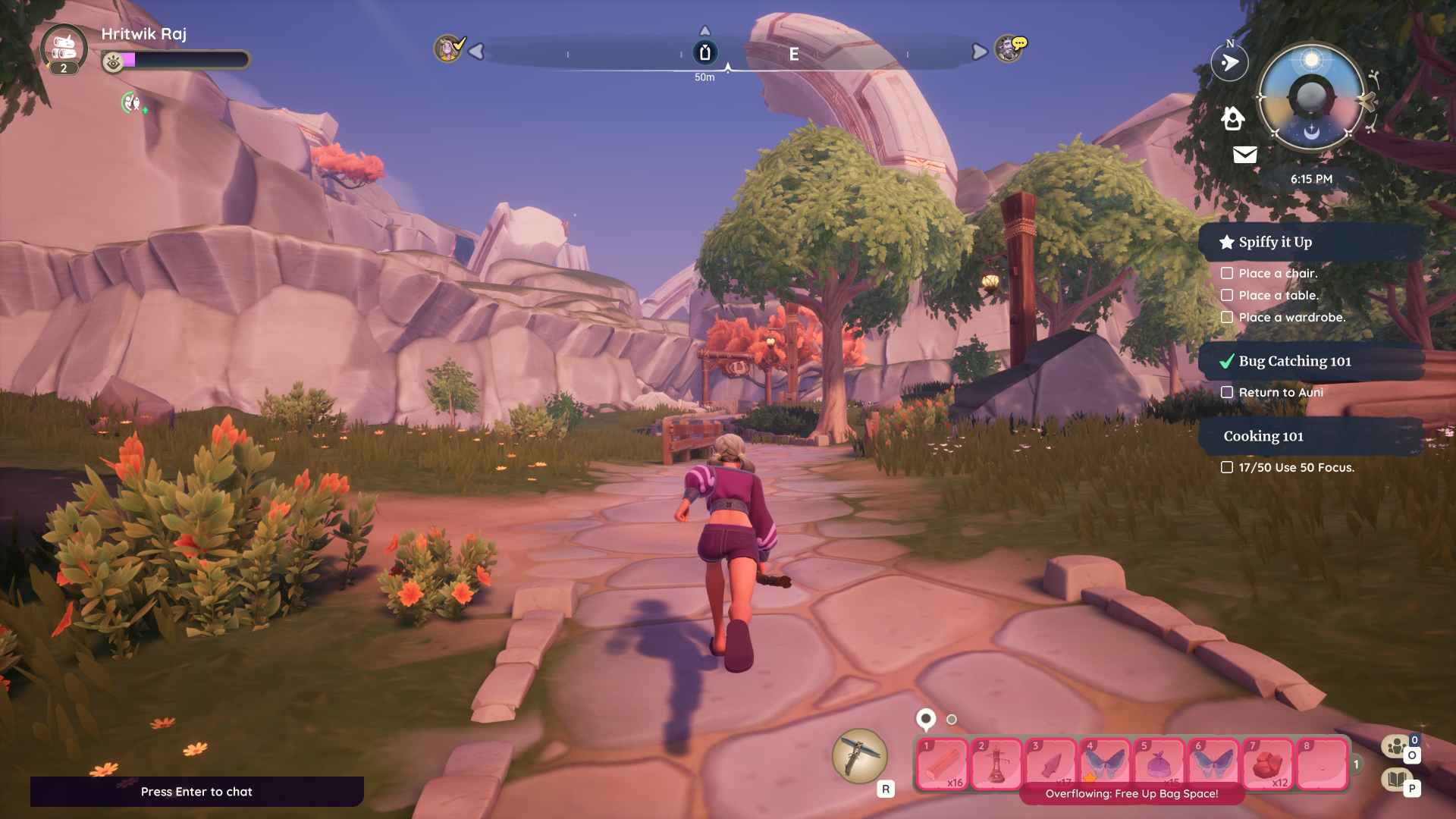Viewport: 1456px width, 819px height.
Task: Click the home plot house icon
Action: pyautogui.click(x=1233, y=118)
